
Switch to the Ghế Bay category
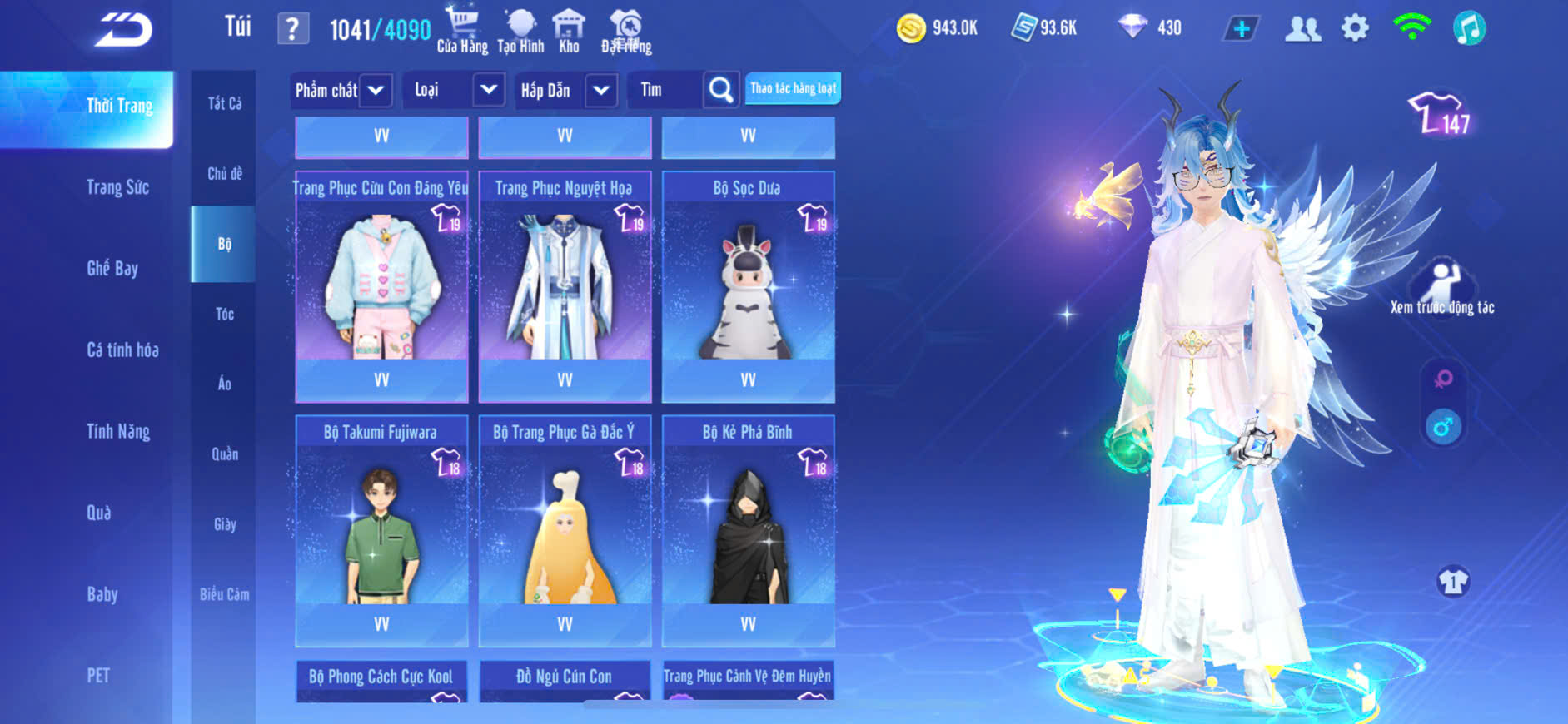pos(112,268)
